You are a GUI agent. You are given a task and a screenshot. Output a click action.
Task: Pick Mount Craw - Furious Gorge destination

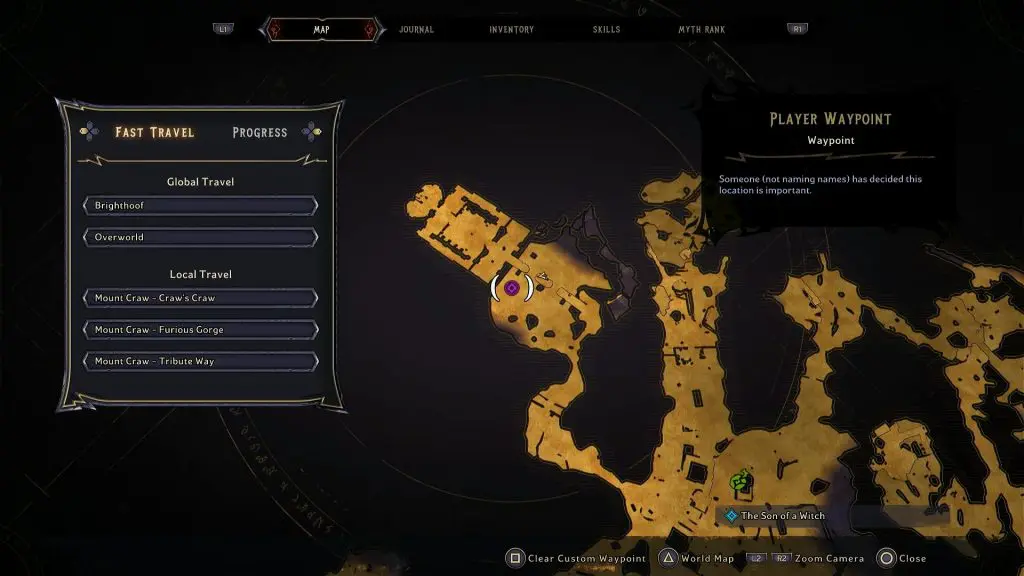pyautogui.click(x=201, y=330)
